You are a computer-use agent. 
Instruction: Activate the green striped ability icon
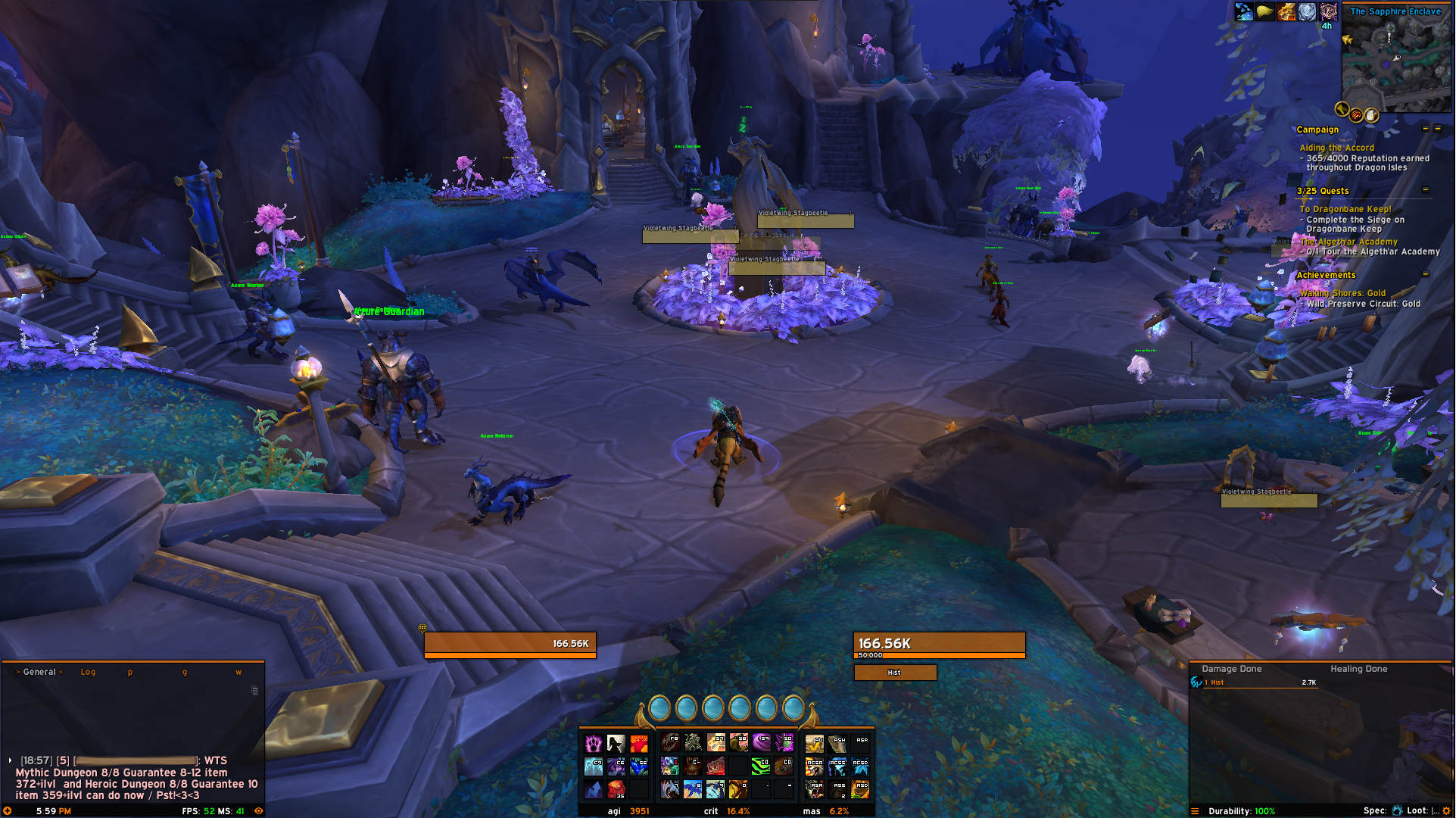pyautogui.click(x=760, y=766)
